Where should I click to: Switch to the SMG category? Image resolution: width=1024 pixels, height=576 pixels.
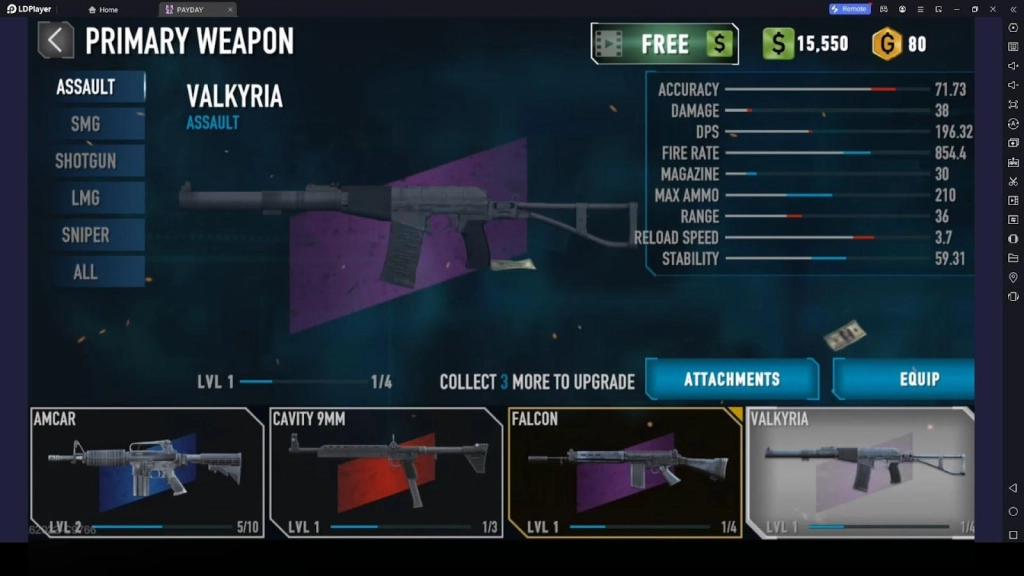pyautogui.click(x=86, y=124)
